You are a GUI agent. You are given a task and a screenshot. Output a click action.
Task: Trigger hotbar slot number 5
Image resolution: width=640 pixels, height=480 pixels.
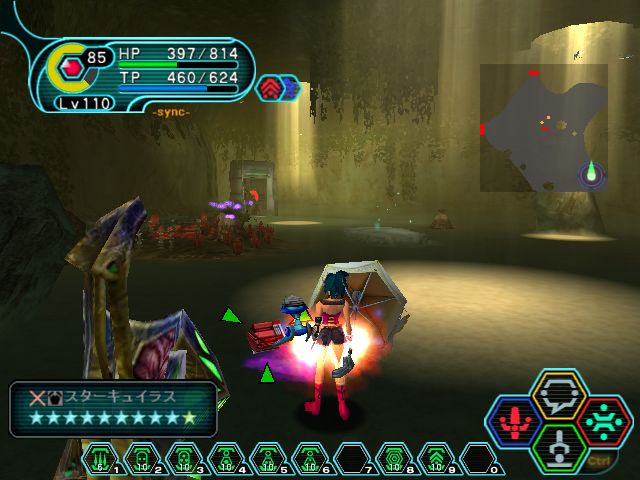pos(268,459)
